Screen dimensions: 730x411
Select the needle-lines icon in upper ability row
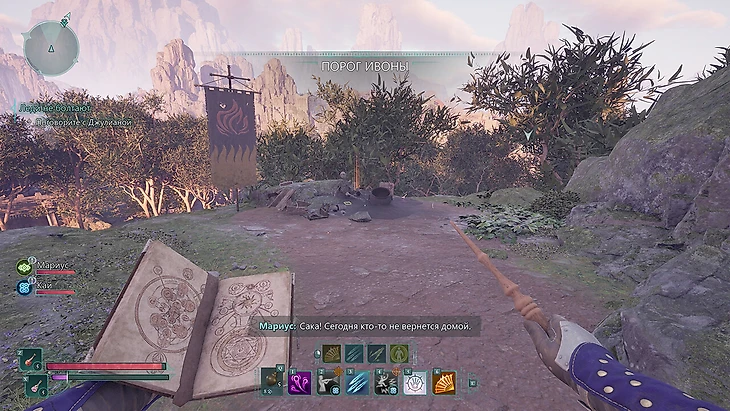tap(377, 353)
